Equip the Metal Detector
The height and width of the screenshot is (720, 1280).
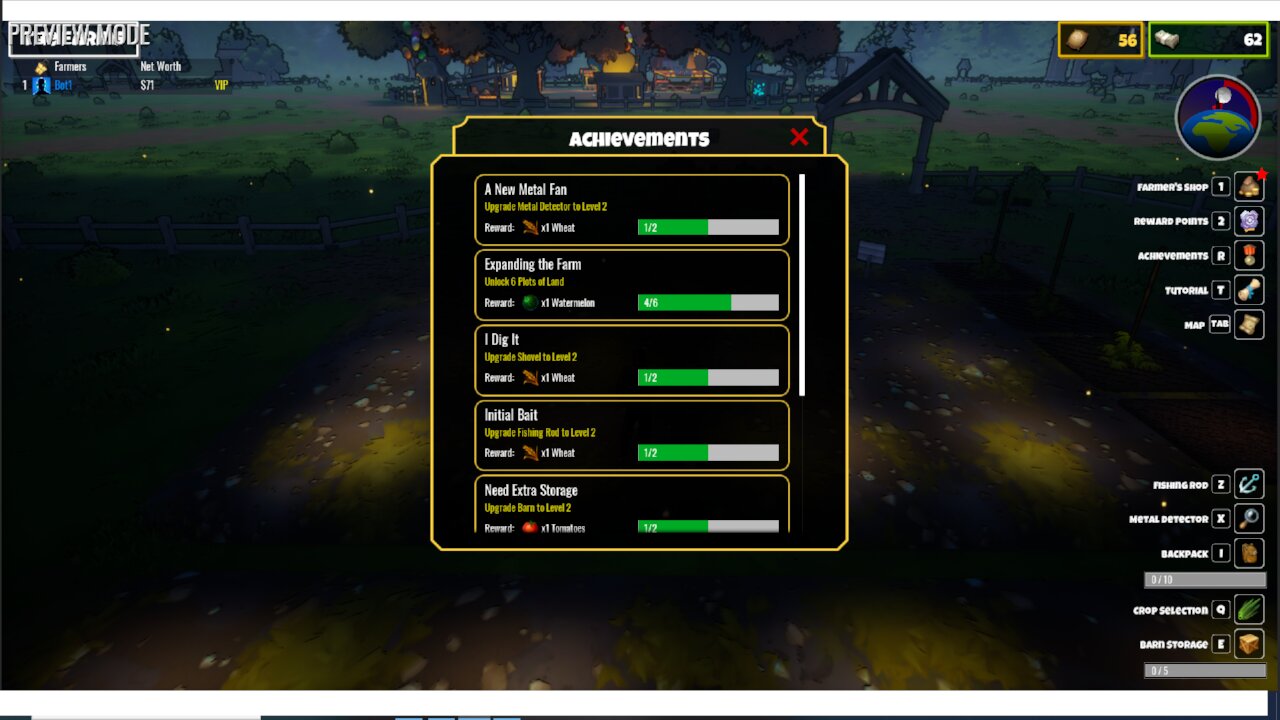(x=1249, y=519)
